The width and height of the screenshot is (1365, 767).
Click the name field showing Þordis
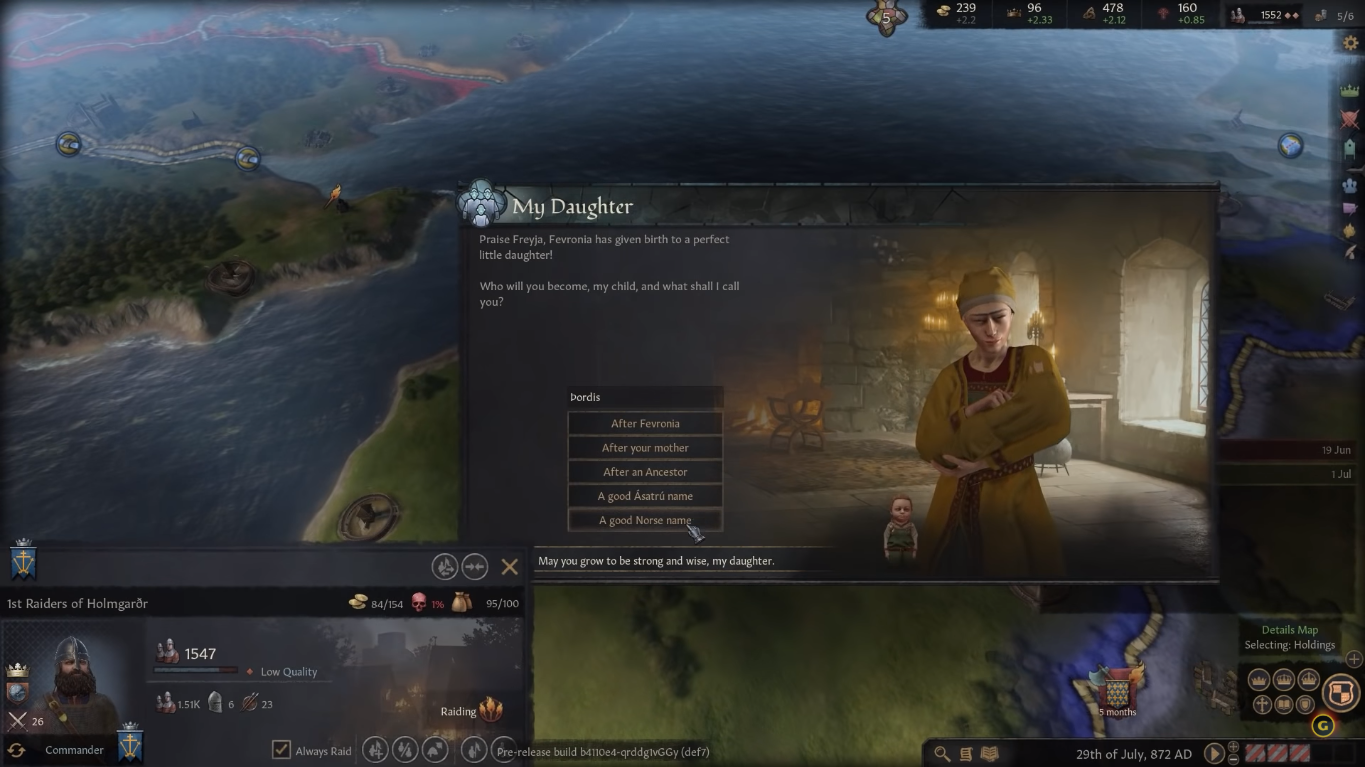click(x=644, y=396)
